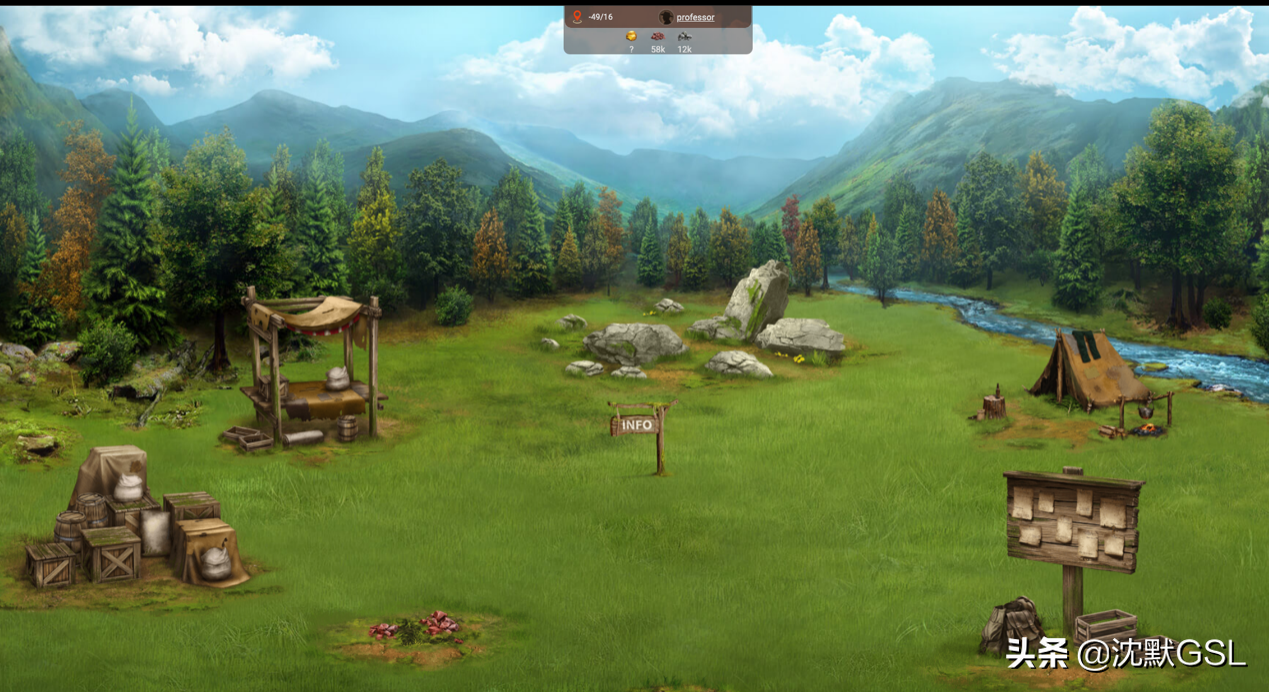Image resolution: width=1269 pixels, height=692 pixels.
Task: Select the grey ore resource icon
Action: click(x=684, y=37)
